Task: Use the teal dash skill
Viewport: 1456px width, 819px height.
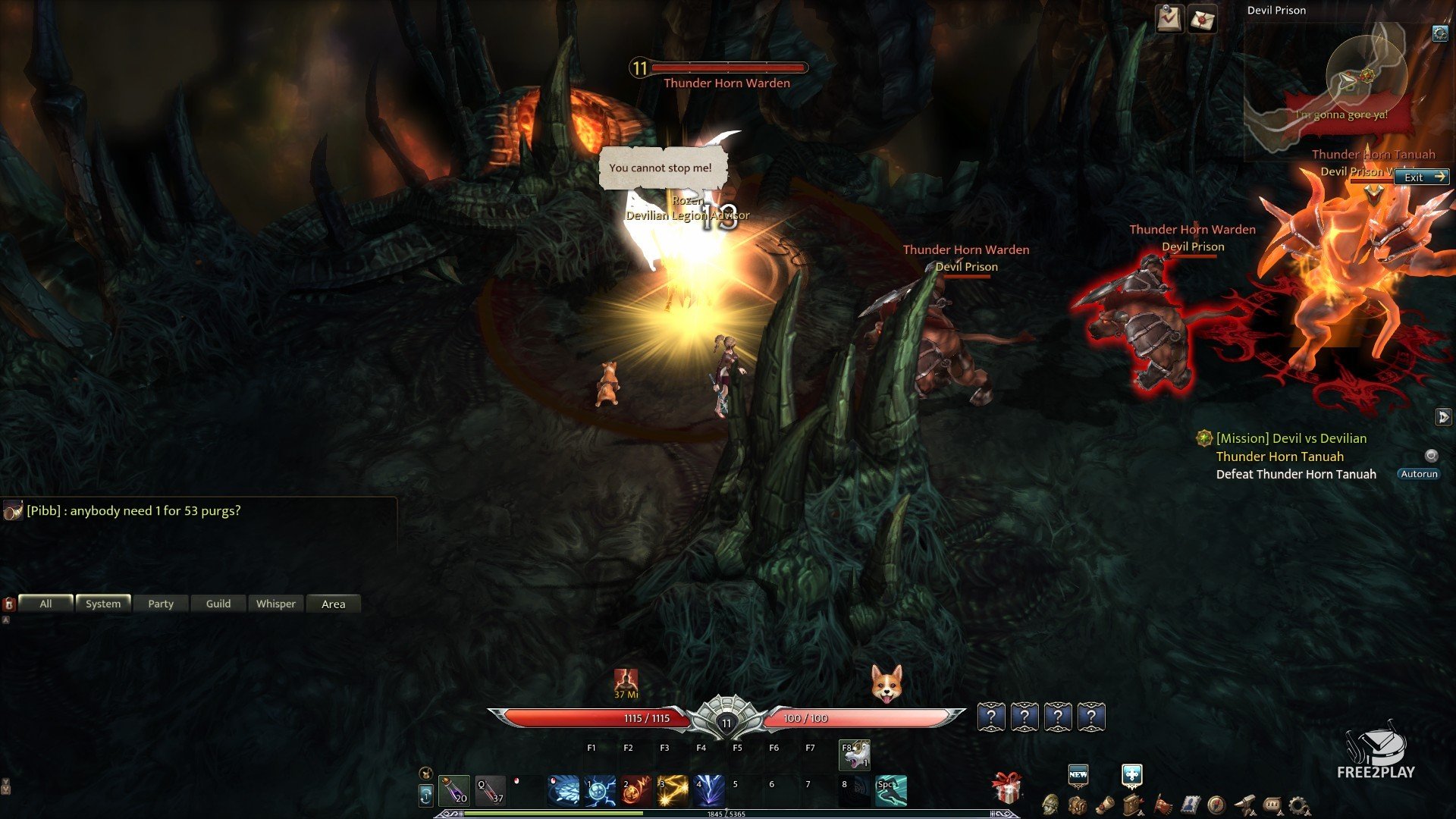Action: point(891,790)
